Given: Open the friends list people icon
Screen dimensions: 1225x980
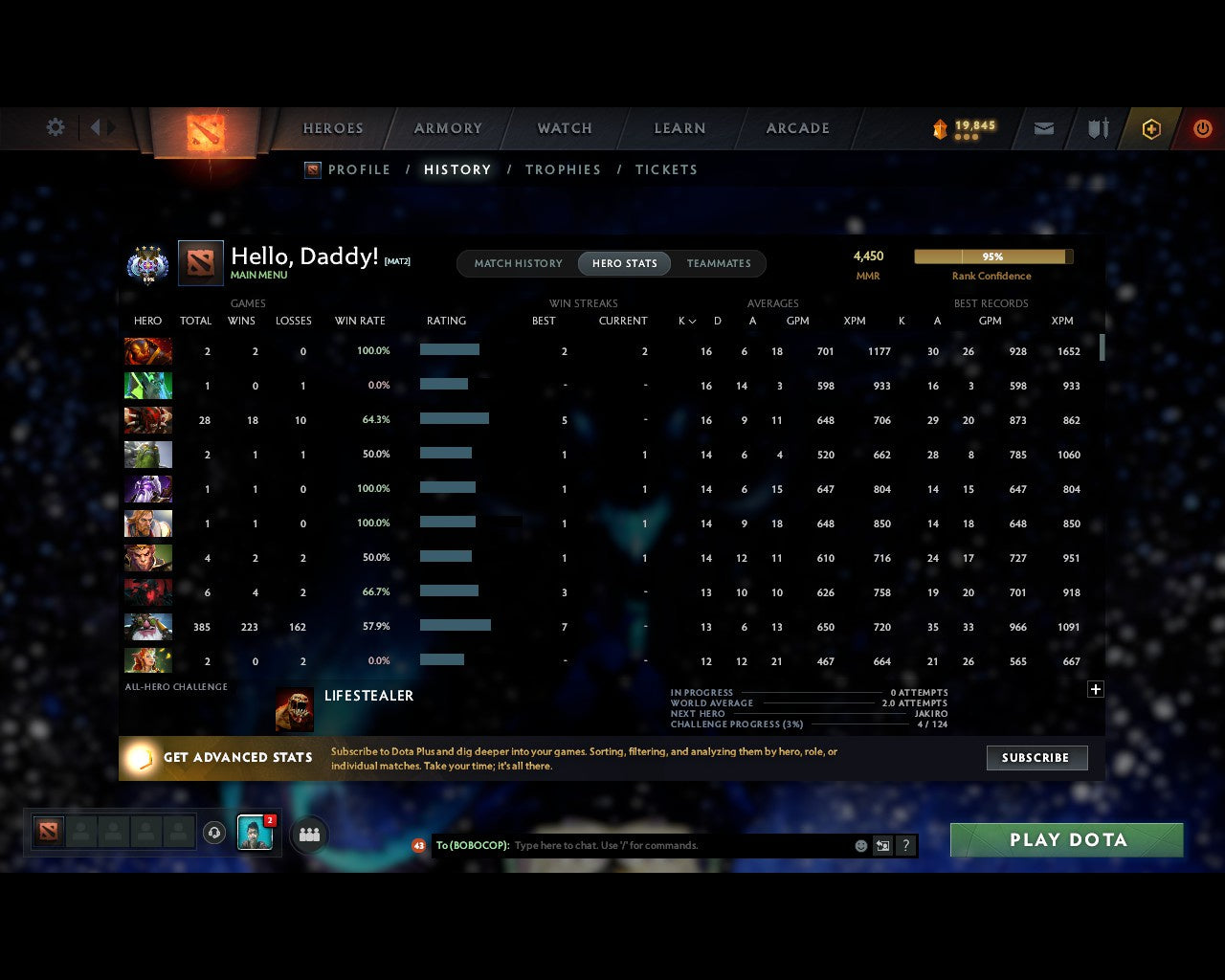Looking at the screenshot, I should (x=308, y=834).
